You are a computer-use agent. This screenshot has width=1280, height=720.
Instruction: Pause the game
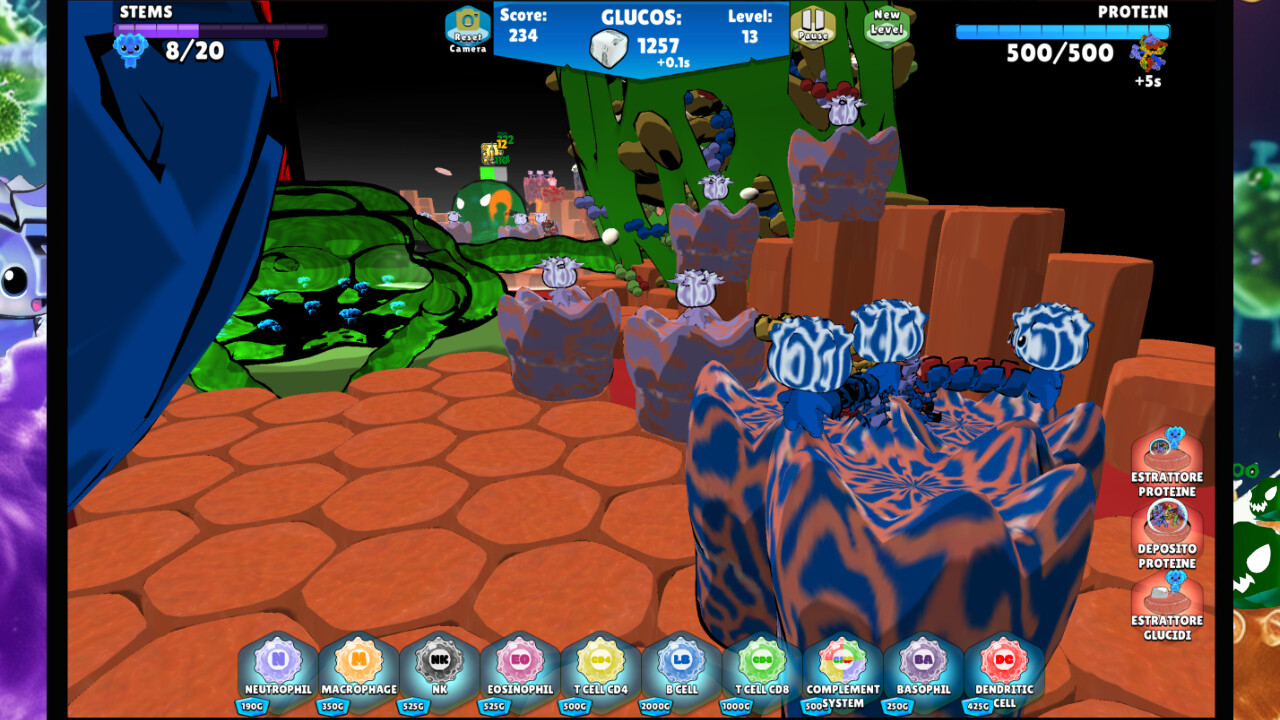[813, 27]
